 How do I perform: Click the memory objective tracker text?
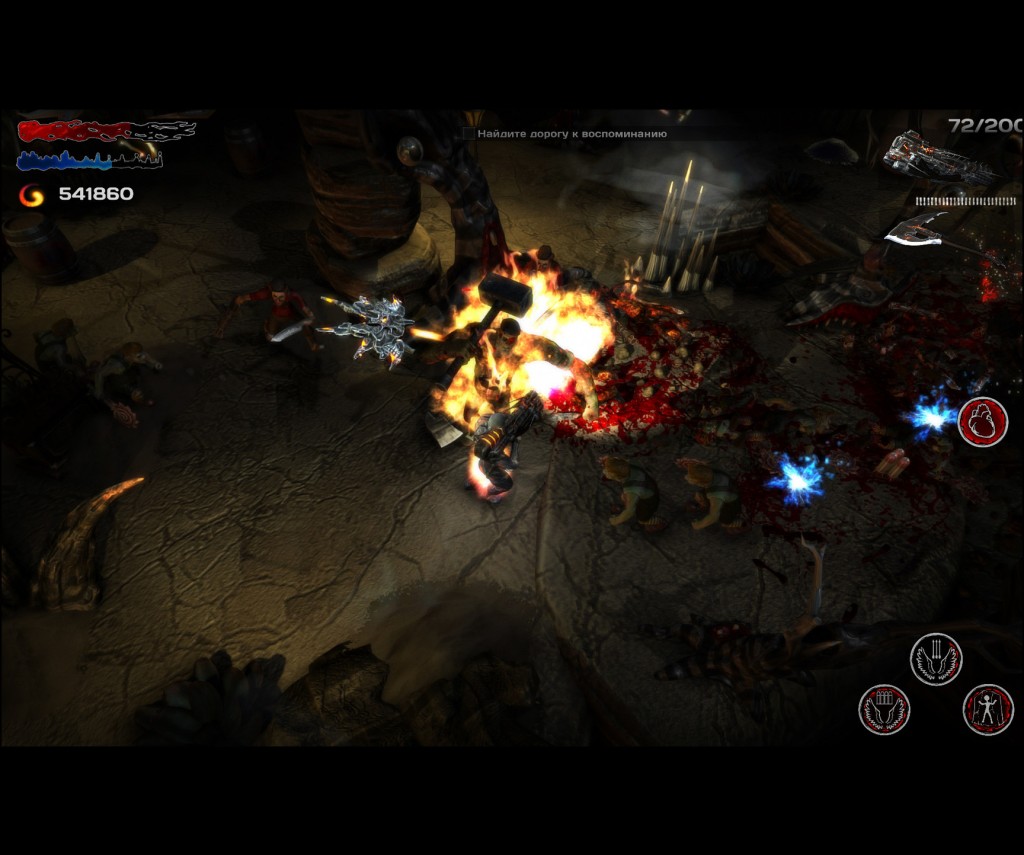pyautogui.click(x=572, y=133)
